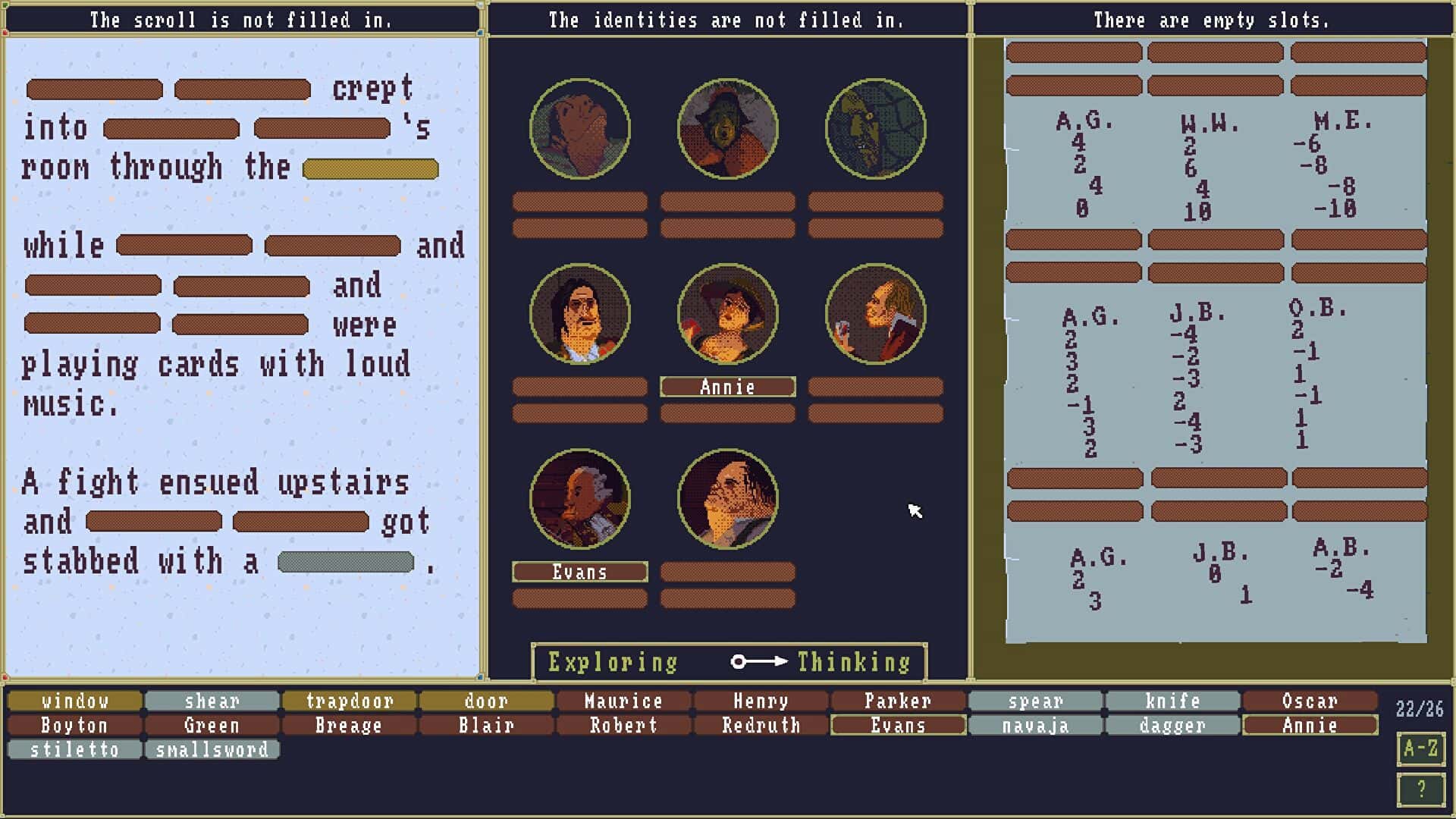
Task: Pick the 'Maurice' name tile
Action: coord(623,701)
